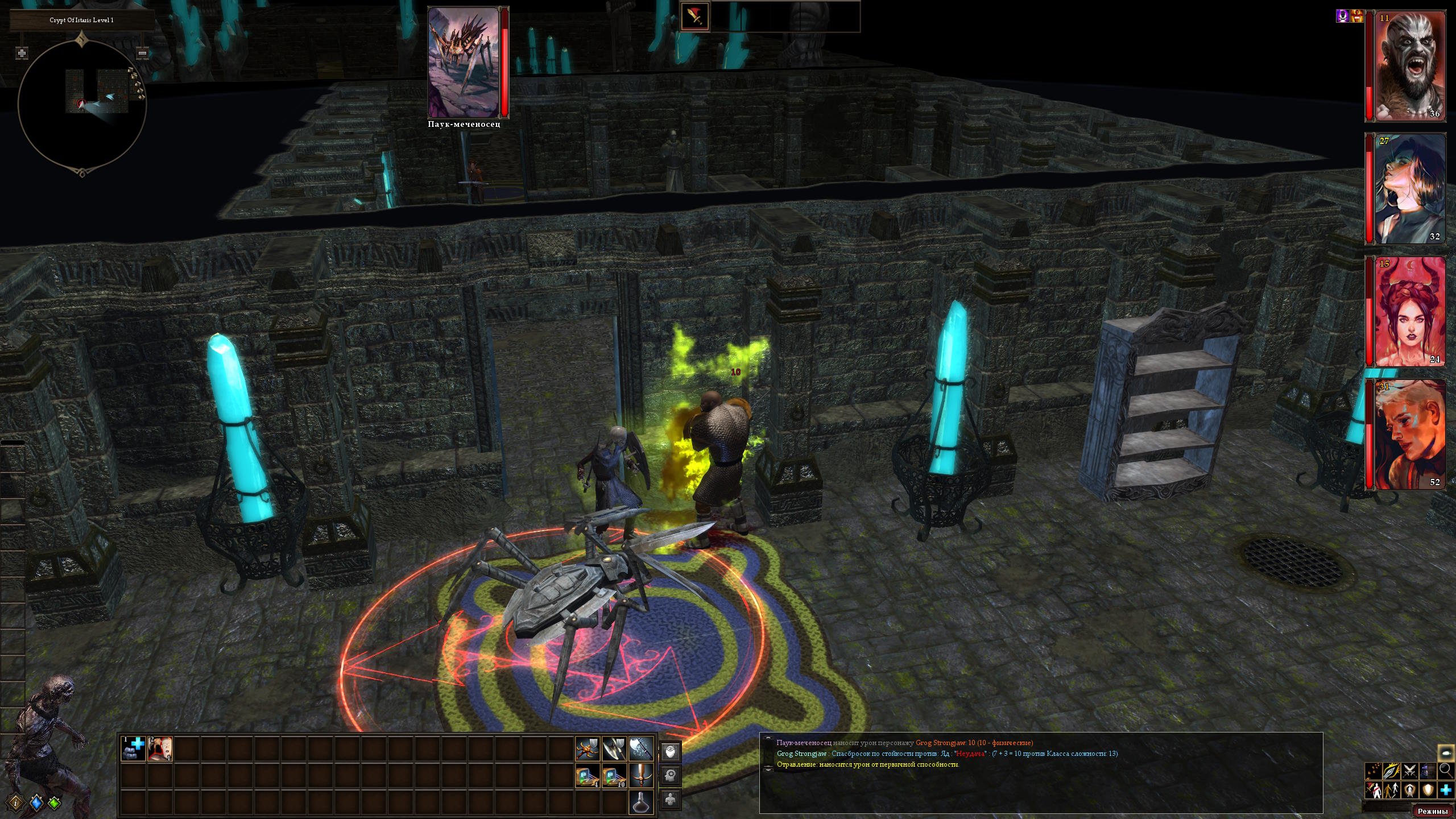Zoom in the minimap with plus button
The height and width of the screenshot is (819, 1456).
point(22,53)
